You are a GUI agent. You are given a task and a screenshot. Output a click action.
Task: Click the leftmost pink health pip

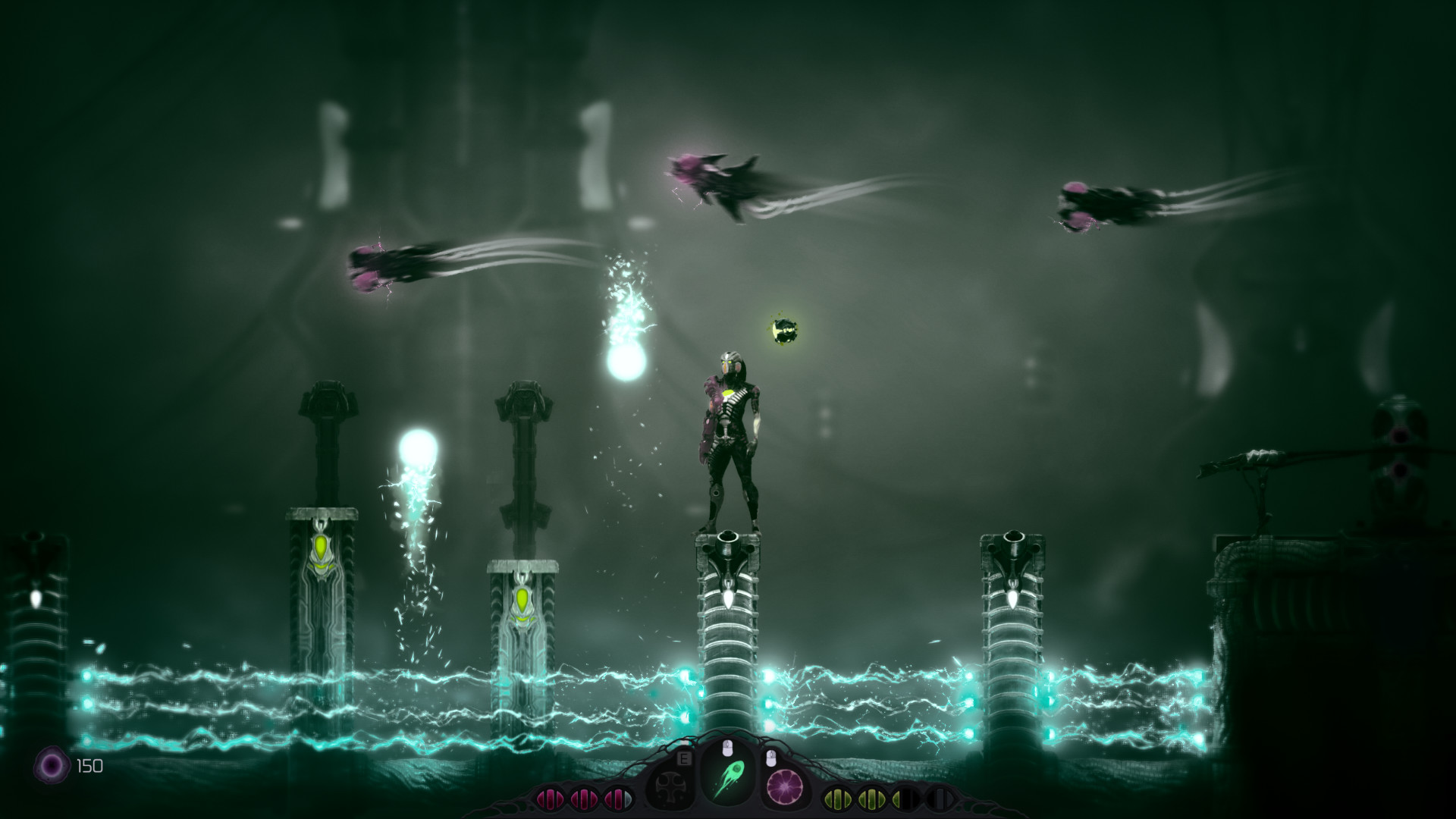551,798
